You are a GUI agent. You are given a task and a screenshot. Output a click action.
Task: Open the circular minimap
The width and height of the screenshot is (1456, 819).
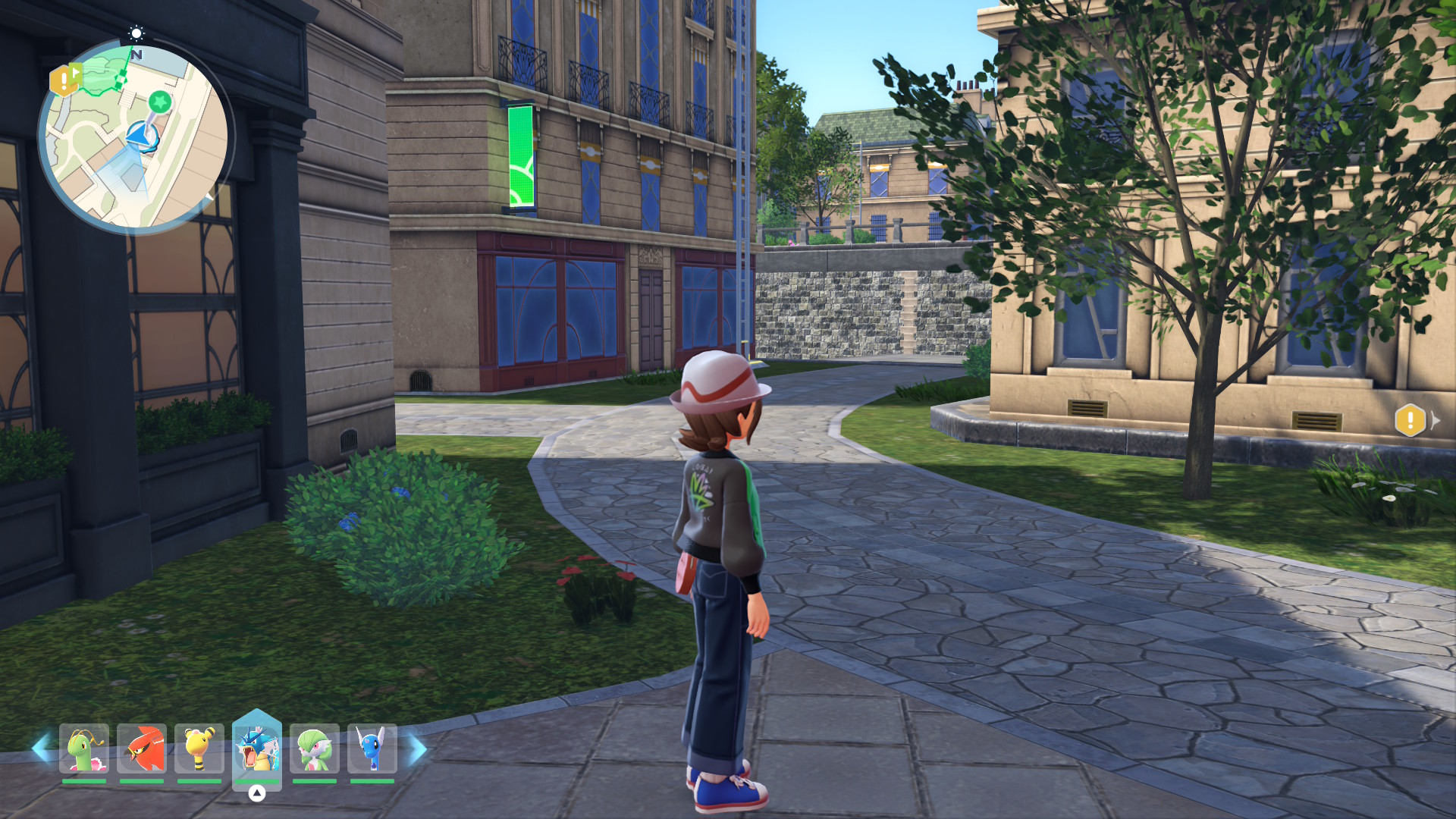[135, 138]
